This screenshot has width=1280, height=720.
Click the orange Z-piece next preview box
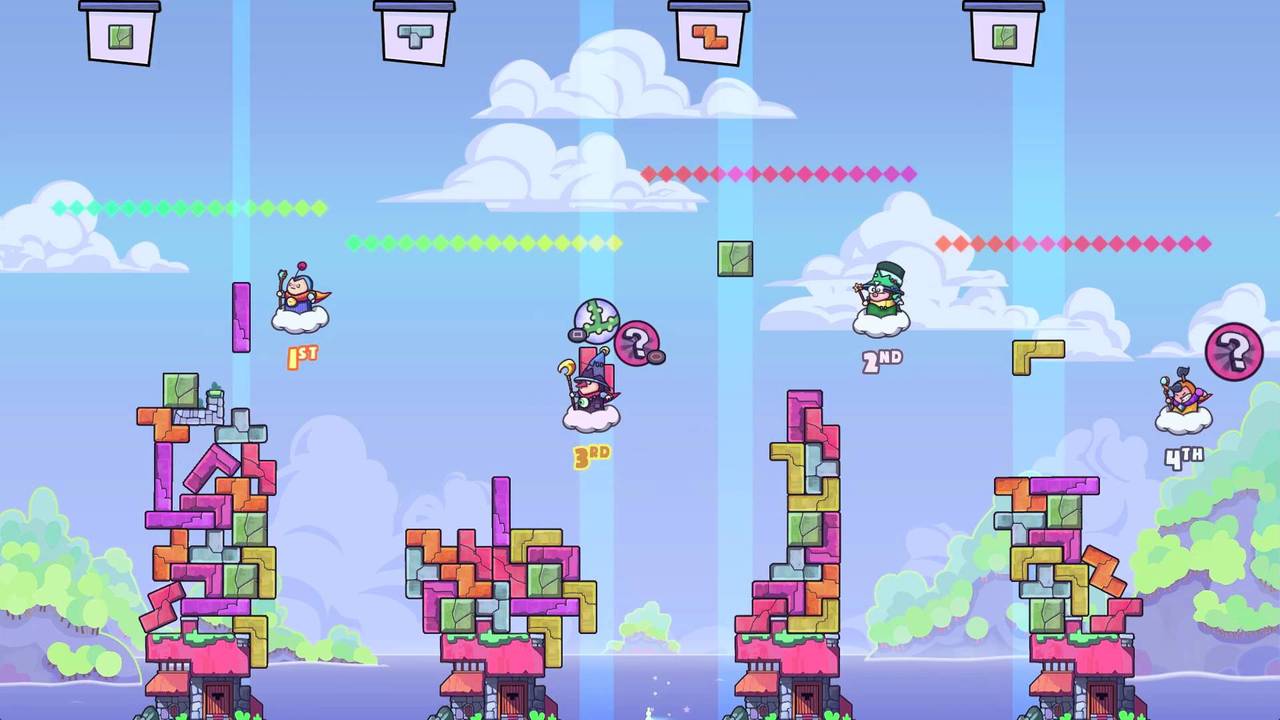coord(708,36)
